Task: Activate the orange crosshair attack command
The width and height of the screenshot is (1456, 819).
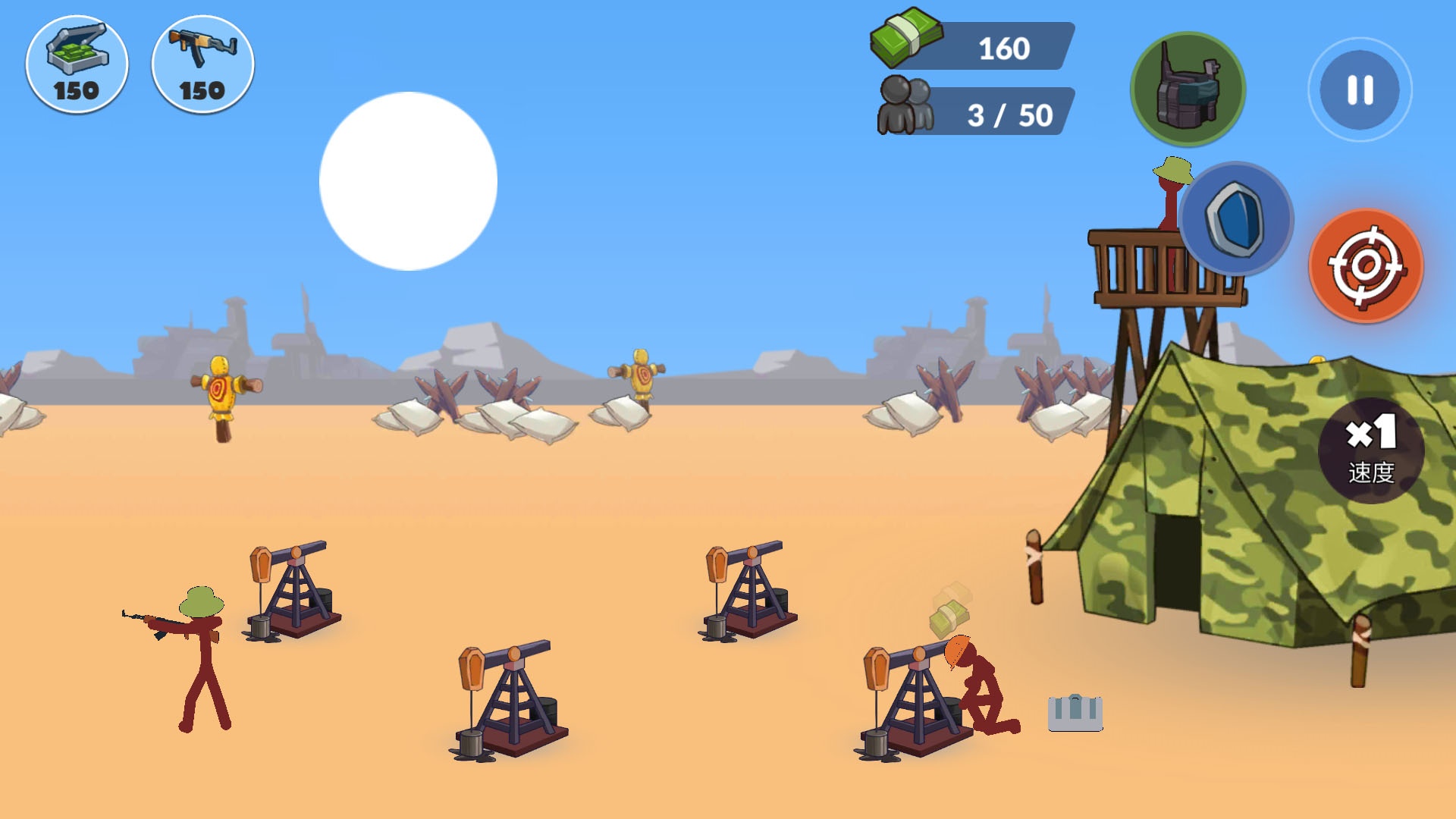Action: point(1366,265)
